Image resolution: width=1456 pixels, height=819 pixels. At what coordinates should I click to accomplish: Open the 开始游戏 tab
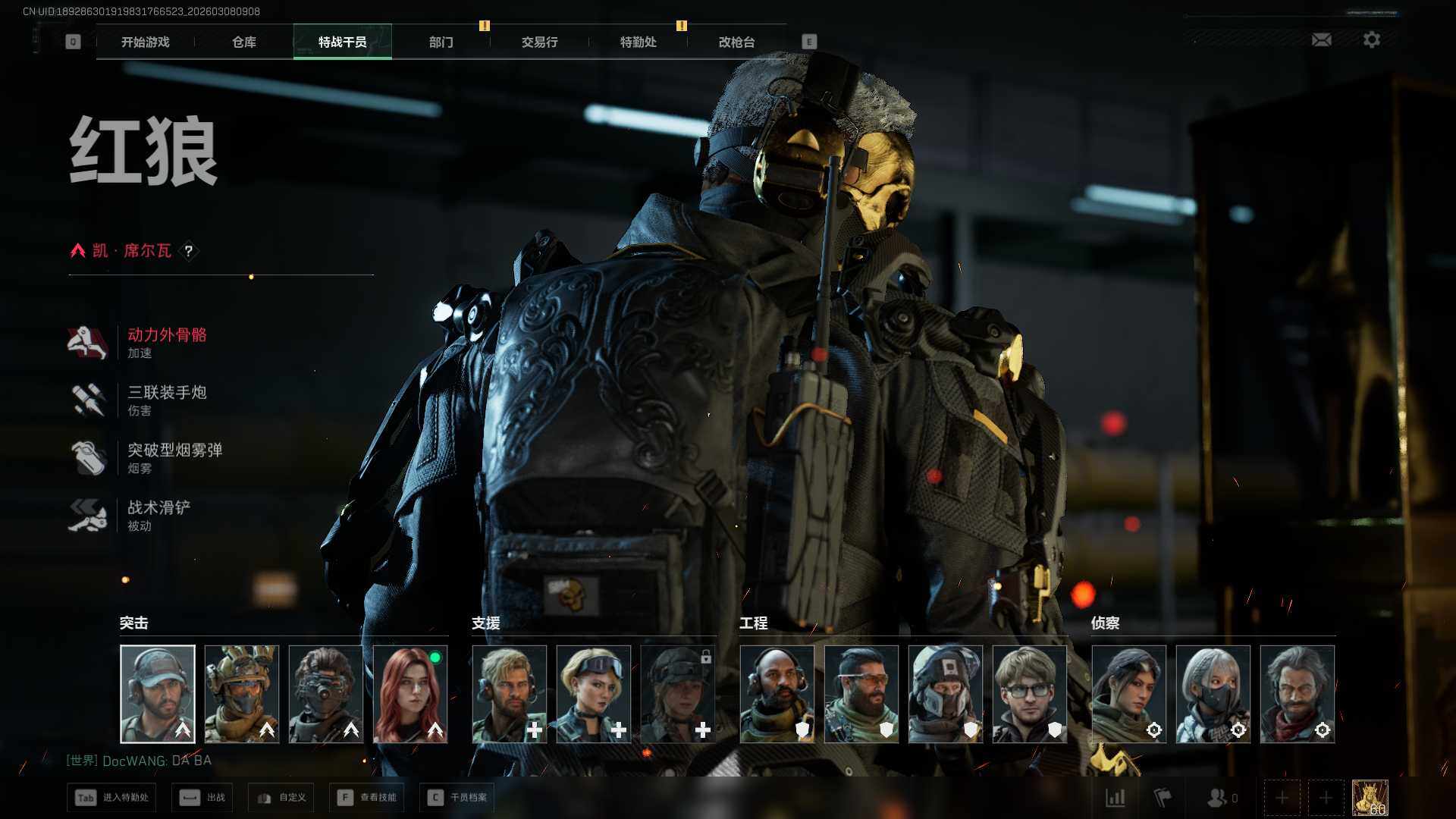click(x=146, y=42)
